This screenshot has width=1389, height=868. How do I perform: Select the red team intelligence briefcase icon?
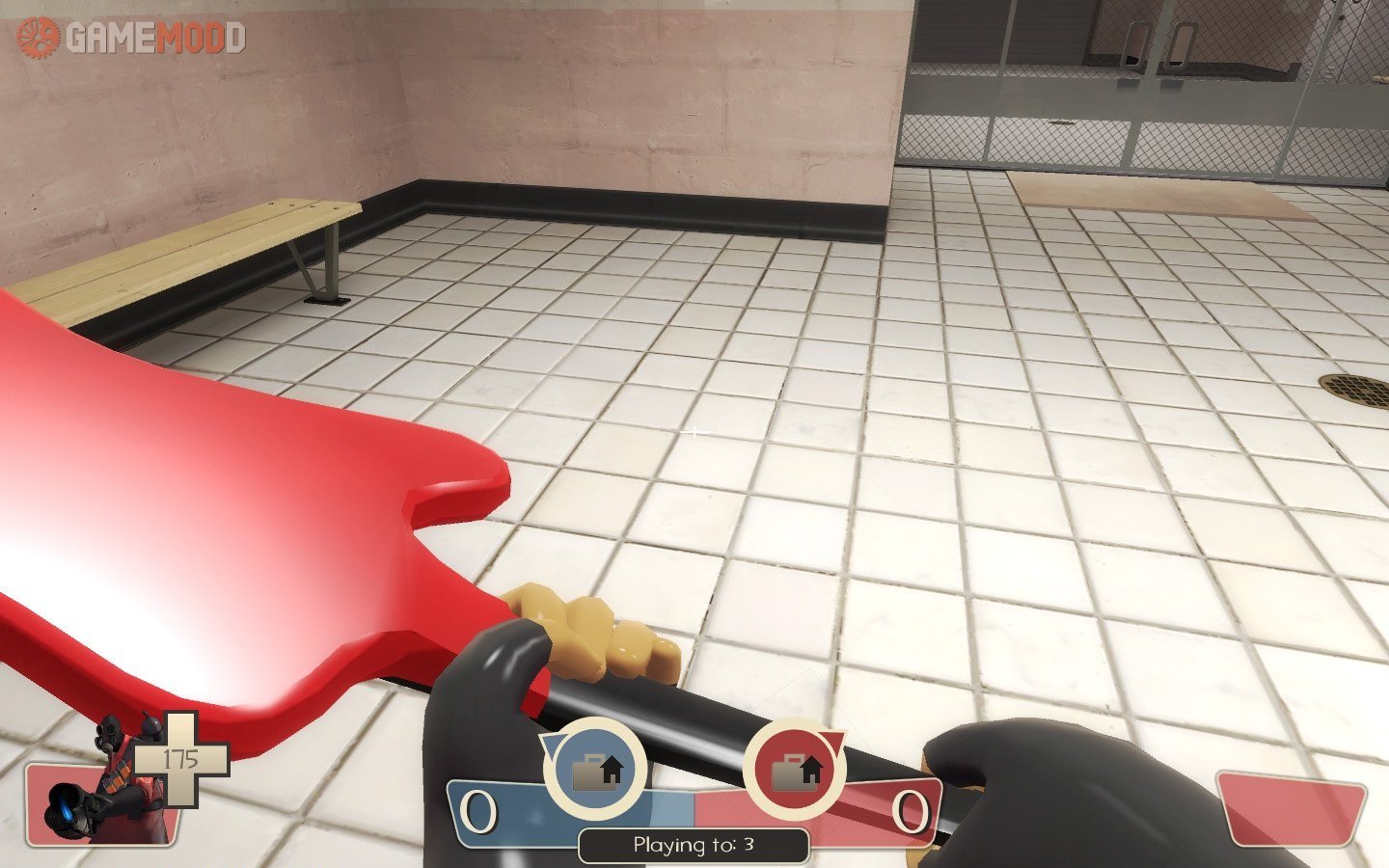coord(796,771)
